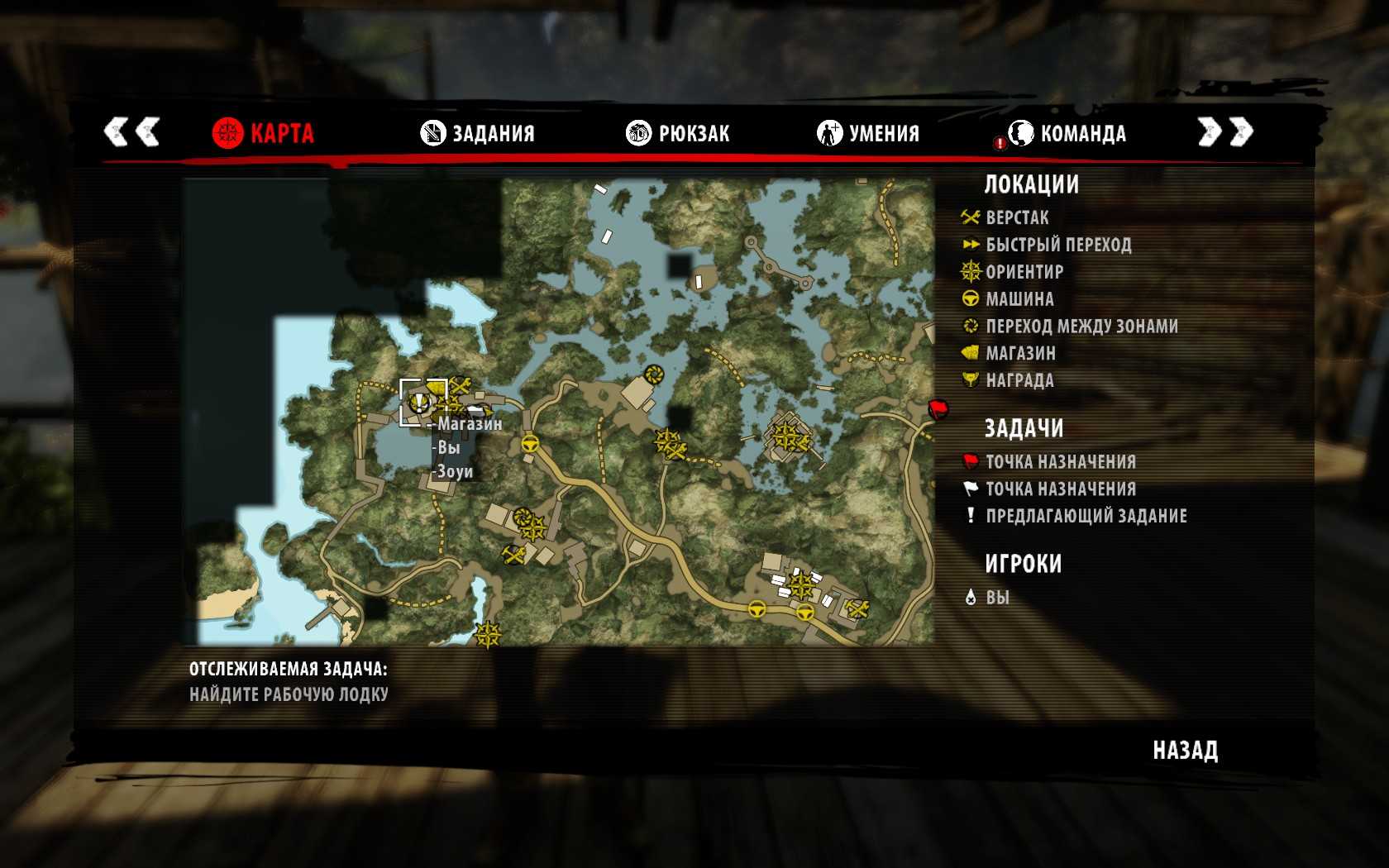Switch to the Задания tab

[x=478, y=133]
